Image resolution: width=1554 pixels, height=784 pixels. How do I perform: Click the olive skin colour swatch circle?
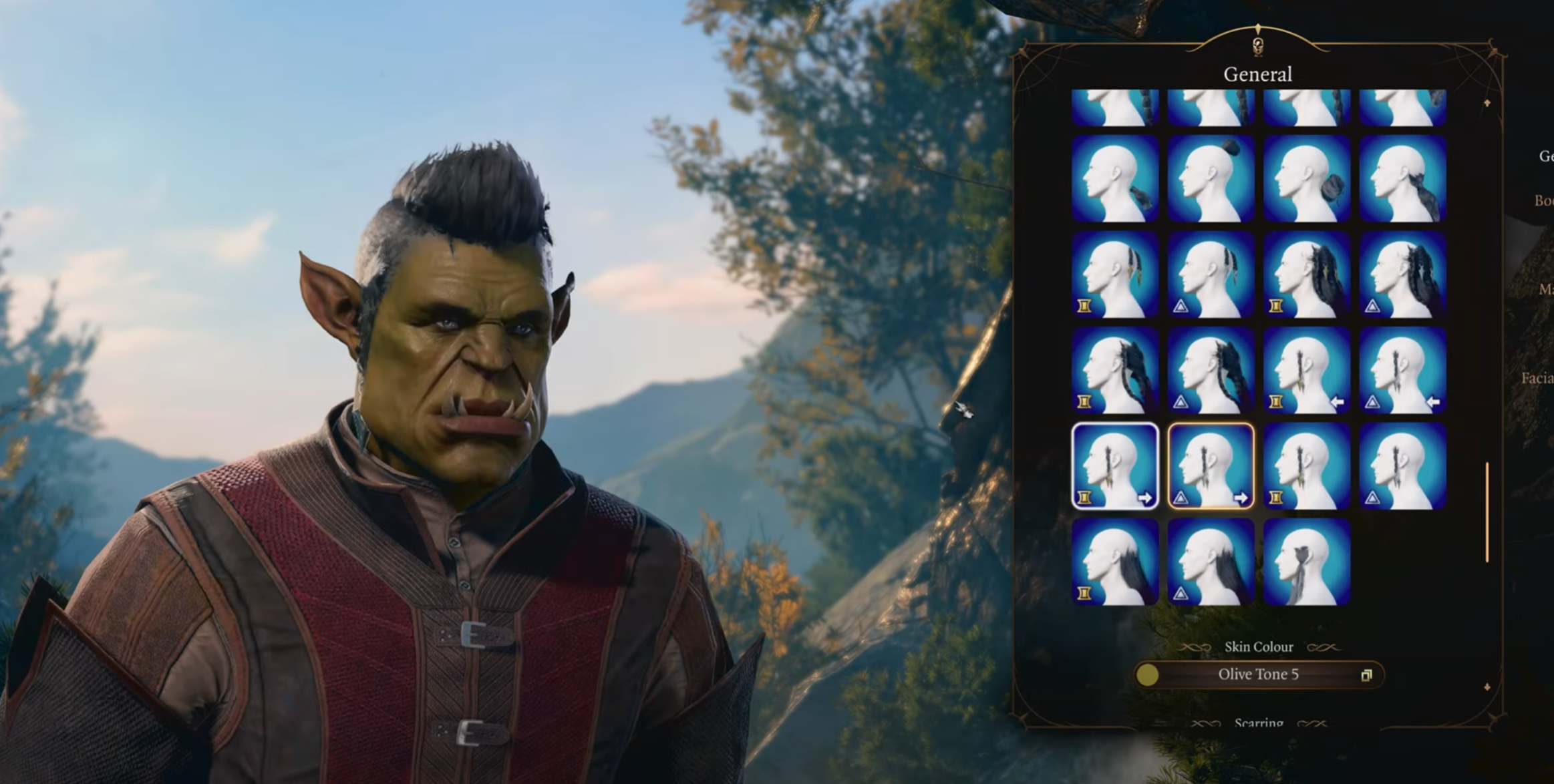[1147, 675]
